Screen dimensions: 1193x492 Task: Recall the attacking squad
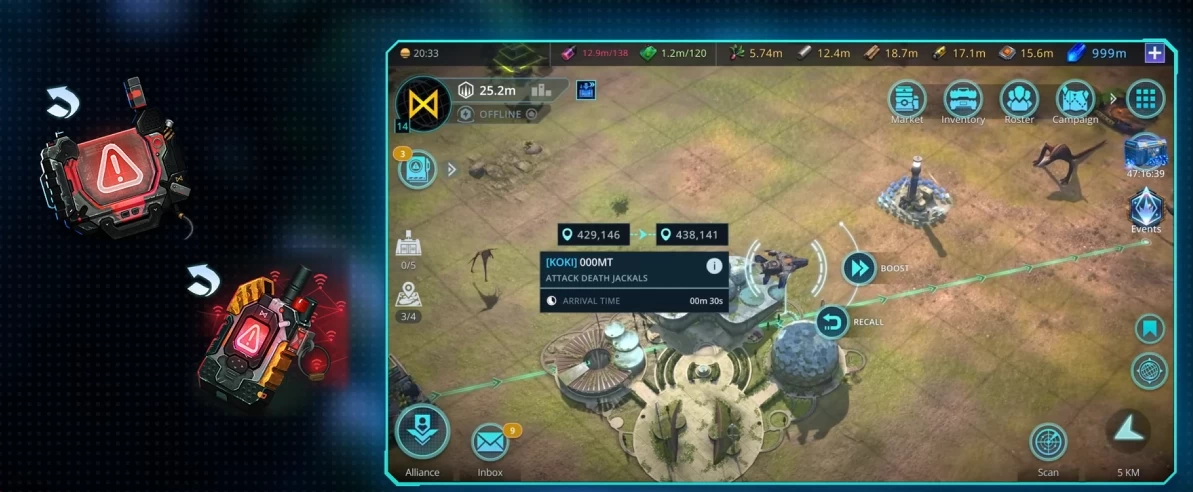pyautogui.click(x=832, y=322)
